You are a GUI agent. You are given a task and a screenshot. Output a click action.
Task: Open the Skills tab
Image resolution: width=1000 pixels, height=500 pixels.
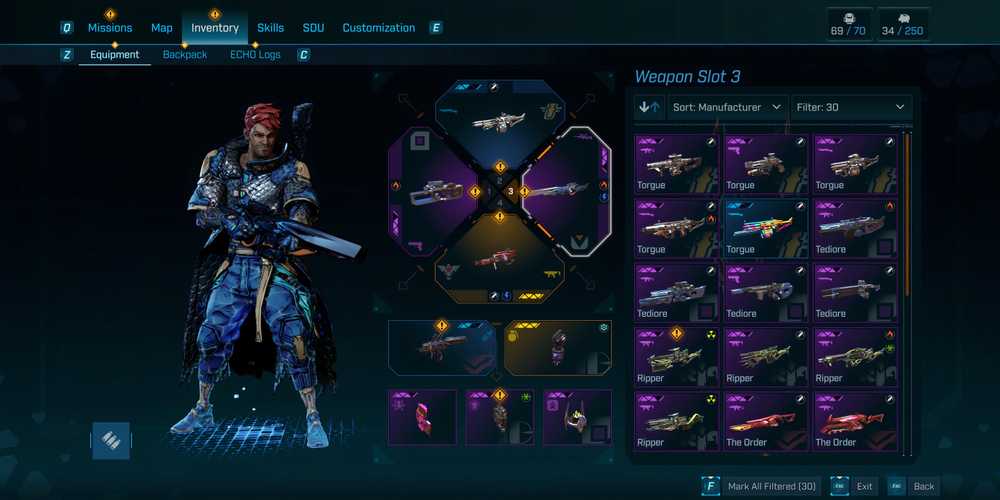(x=270, y=28)
